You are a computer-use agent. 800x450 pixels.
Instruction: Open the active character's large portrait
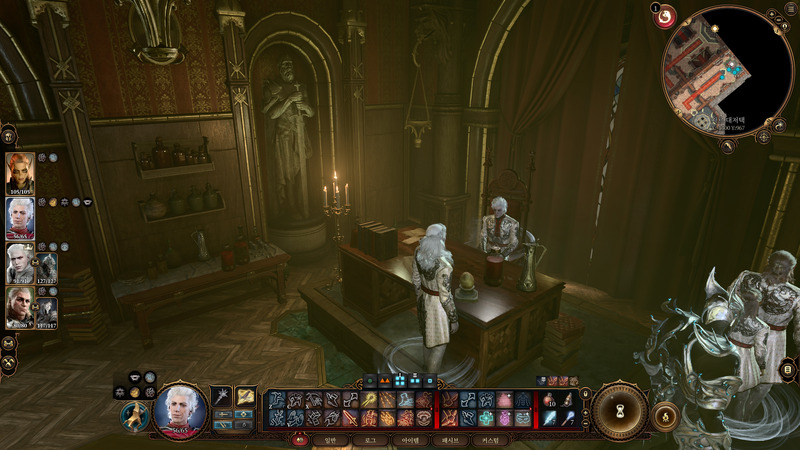[180, 409]
